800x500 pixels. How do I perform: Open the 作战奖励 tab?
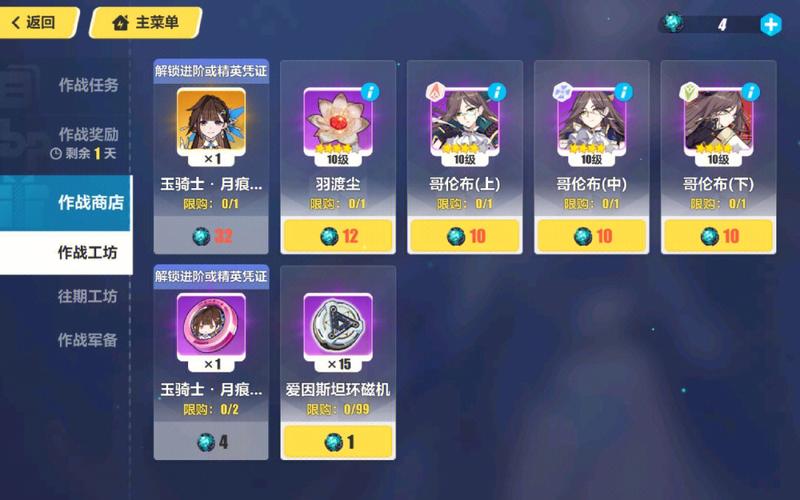[88, 134]
